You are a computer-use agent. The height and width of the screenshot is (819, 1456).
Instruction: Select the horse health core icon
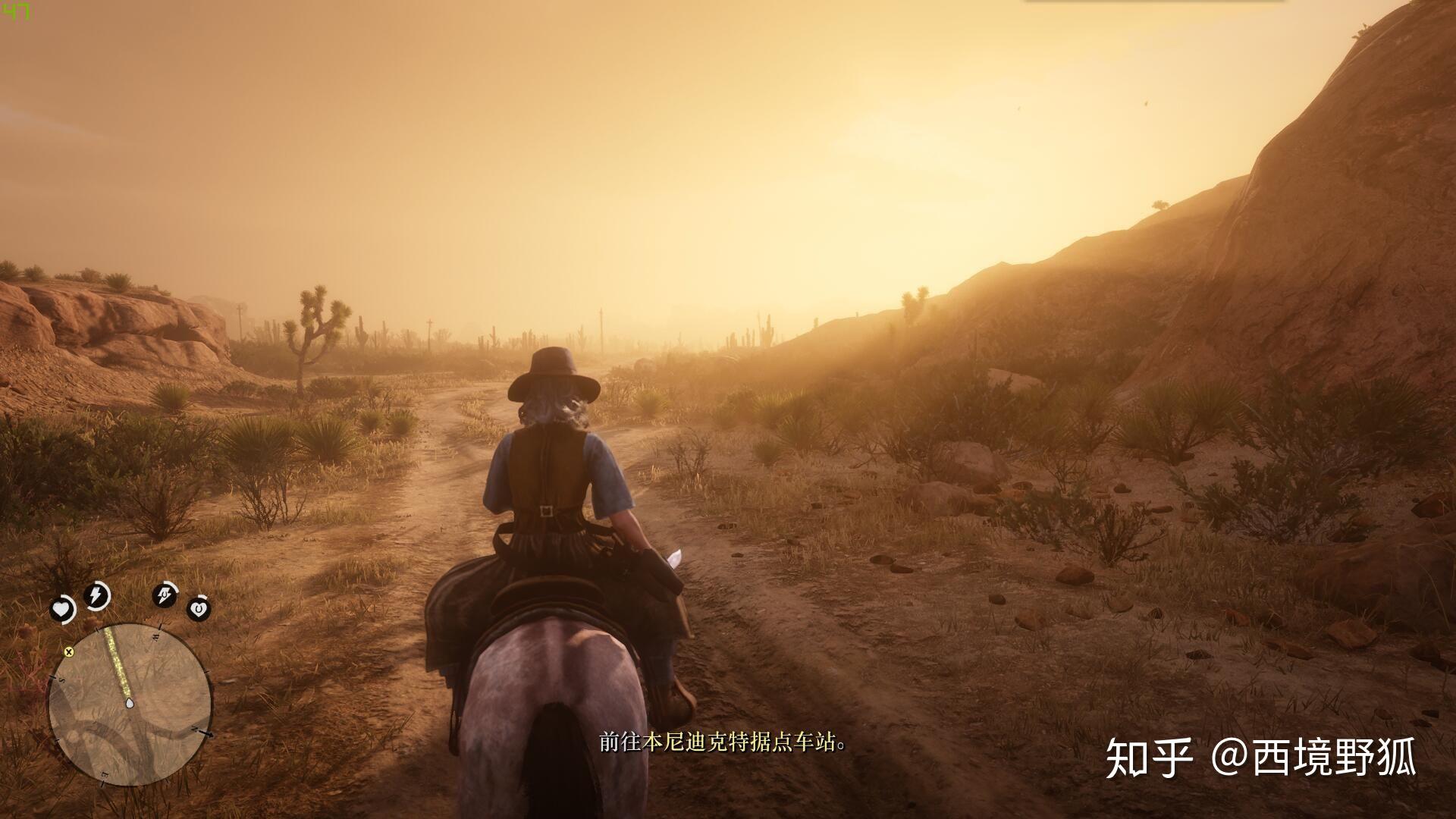coord(199,608)
